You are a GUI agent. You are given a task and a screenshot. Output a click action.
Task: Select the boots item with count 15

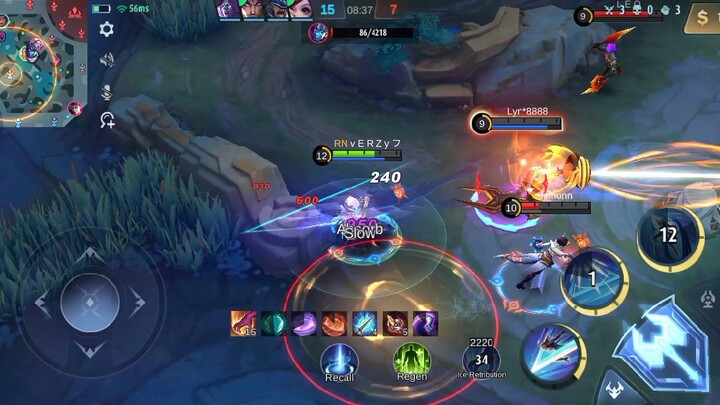pyautogui.click(x=244, y=322)
